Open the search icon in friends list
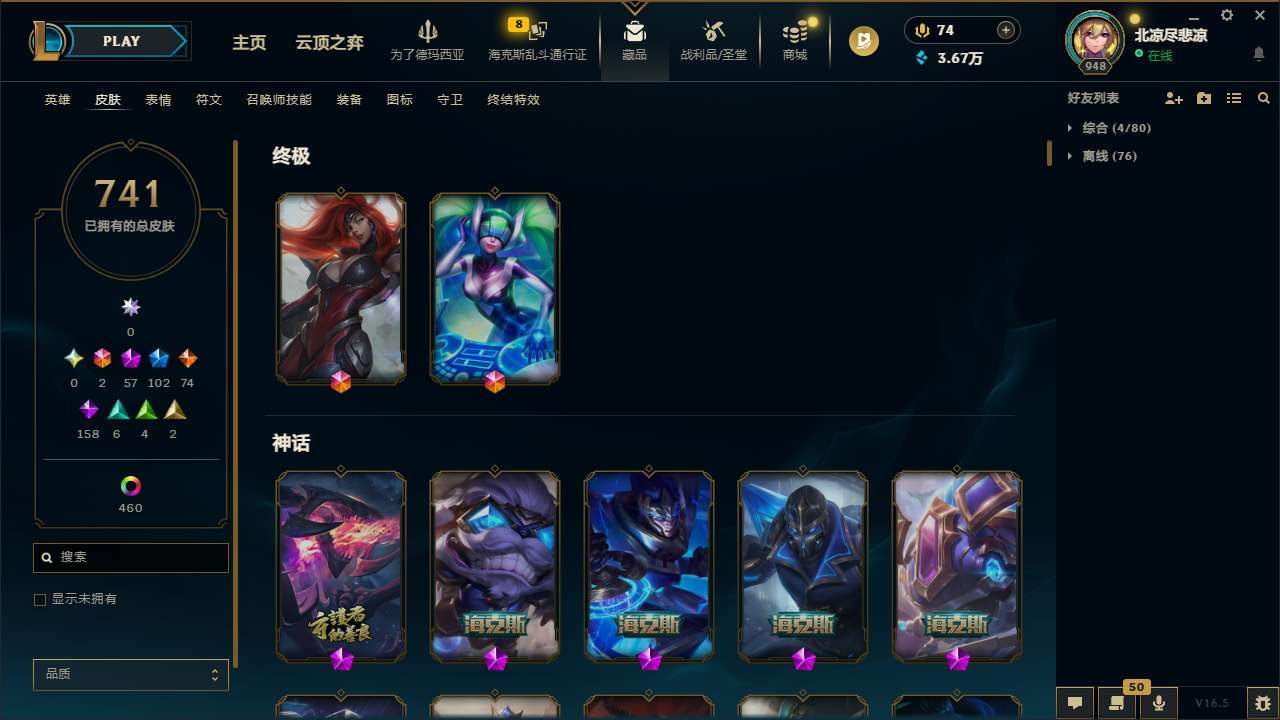 pos(1264,98)
